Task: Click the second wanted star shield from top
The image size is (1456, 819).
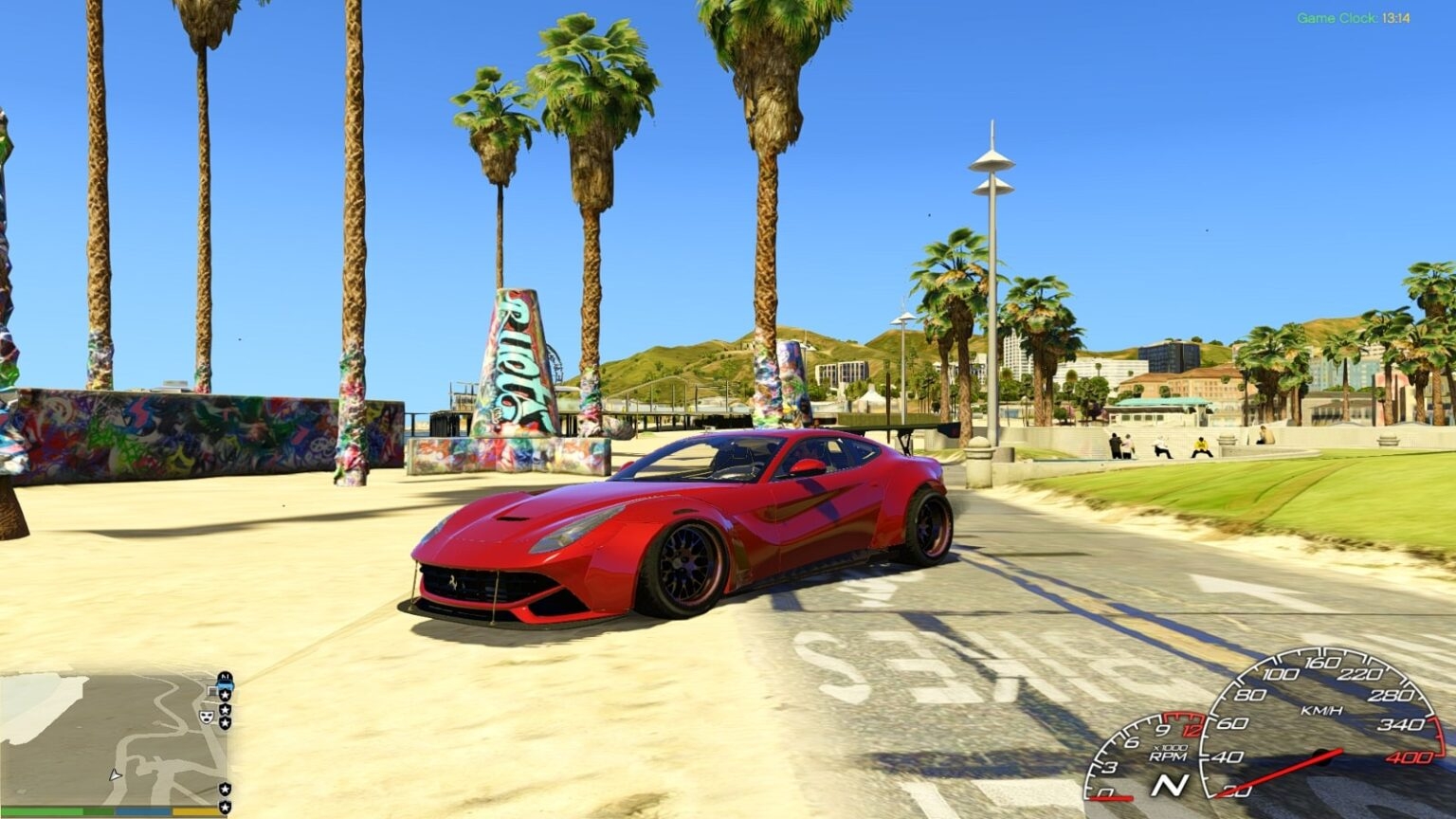Action: [225, 709]
